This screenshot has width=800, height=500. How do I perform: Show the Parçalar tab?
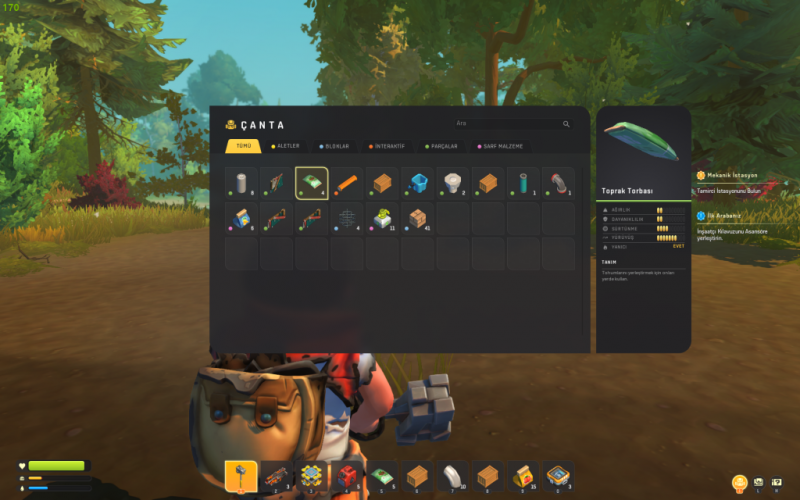click(441, 146)
